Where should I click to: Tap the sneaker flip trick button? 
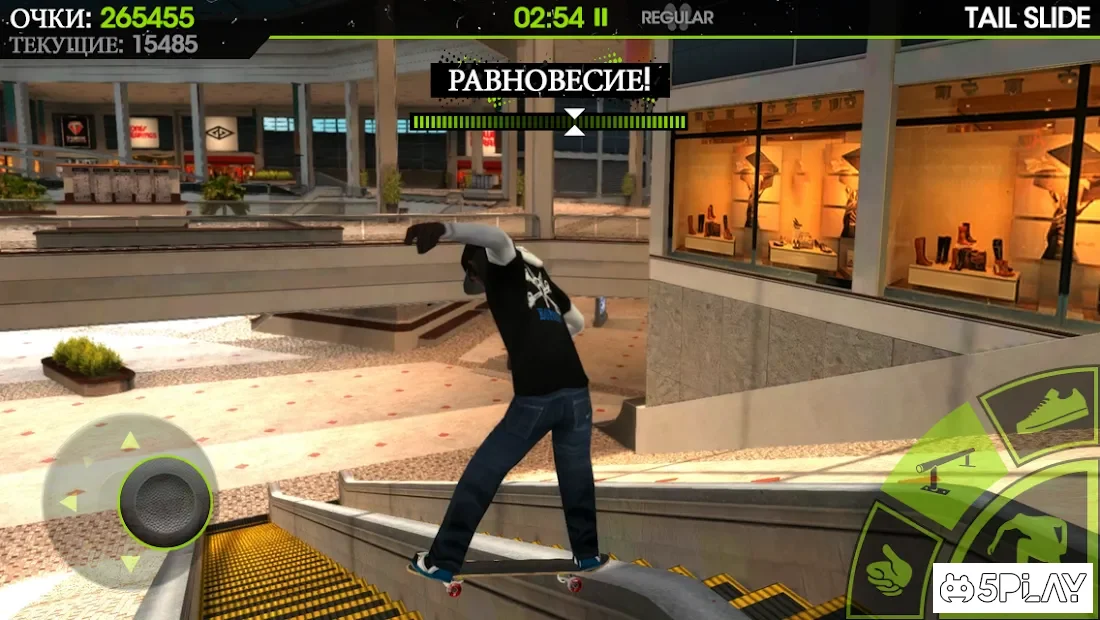pyautogui.click(x=1042, y=410)
